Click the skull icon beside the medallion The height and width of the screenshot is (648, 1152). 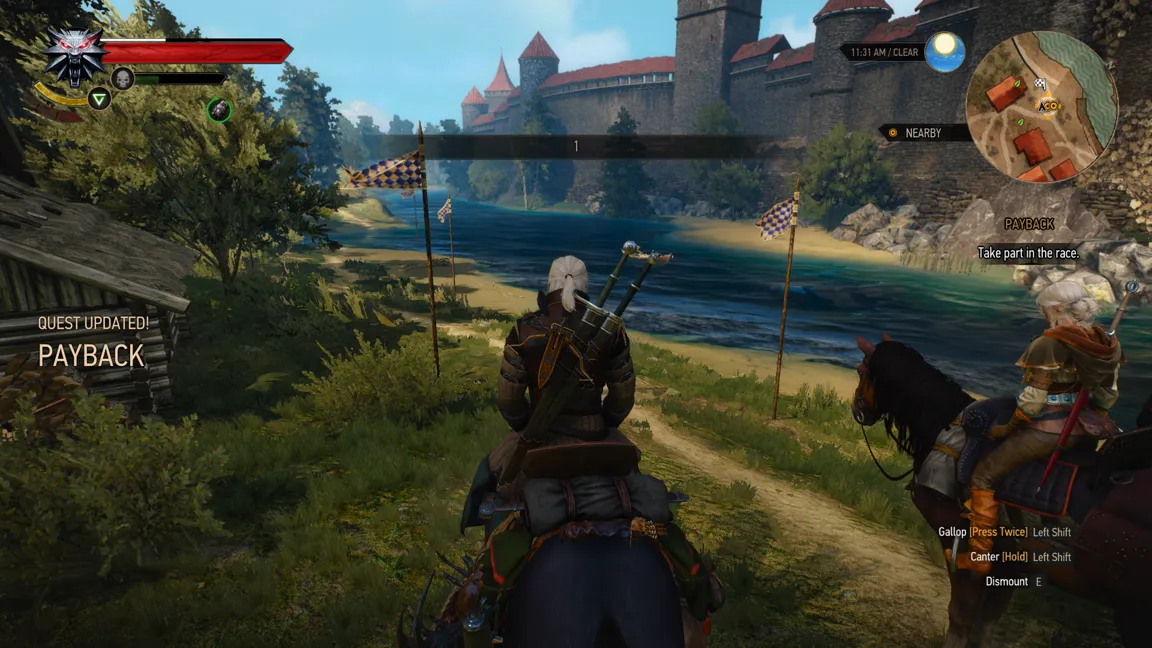(123, 78)
